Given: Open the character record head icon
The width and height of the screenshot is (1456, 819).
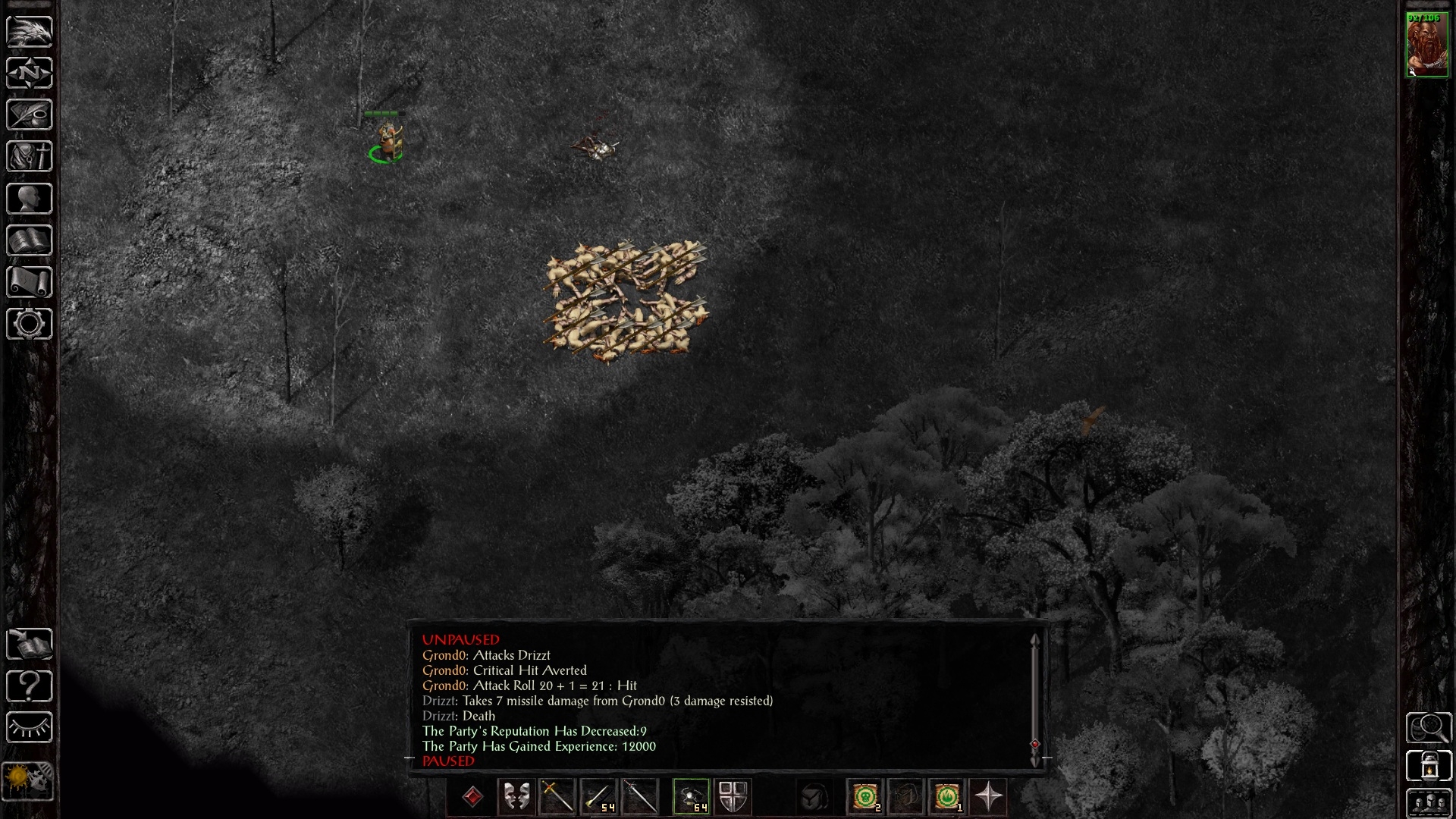Looking at the screenshot, I should tap(30, 199).
